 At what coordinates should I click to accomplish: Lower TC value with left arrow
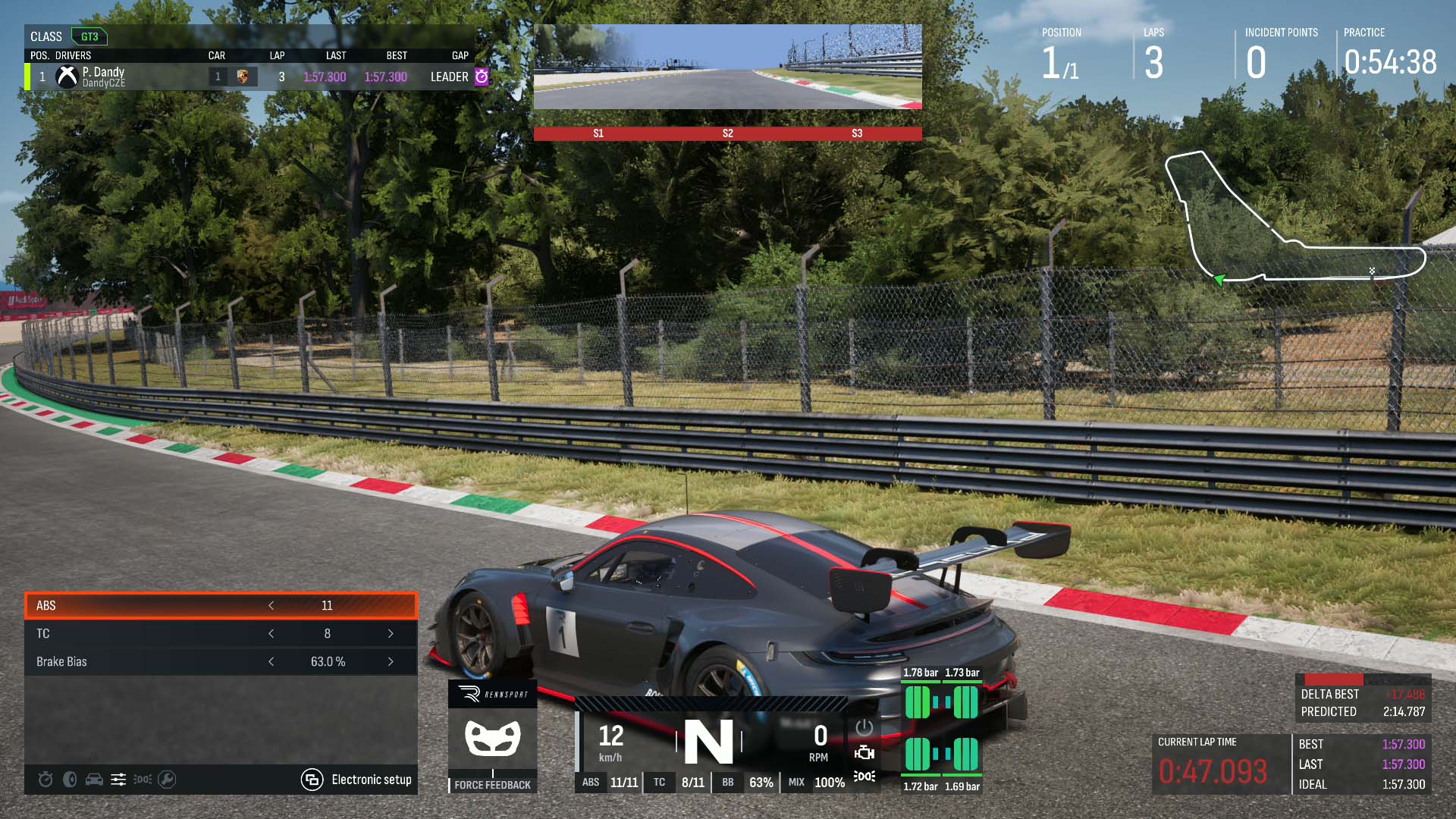(x=271, y=633)
